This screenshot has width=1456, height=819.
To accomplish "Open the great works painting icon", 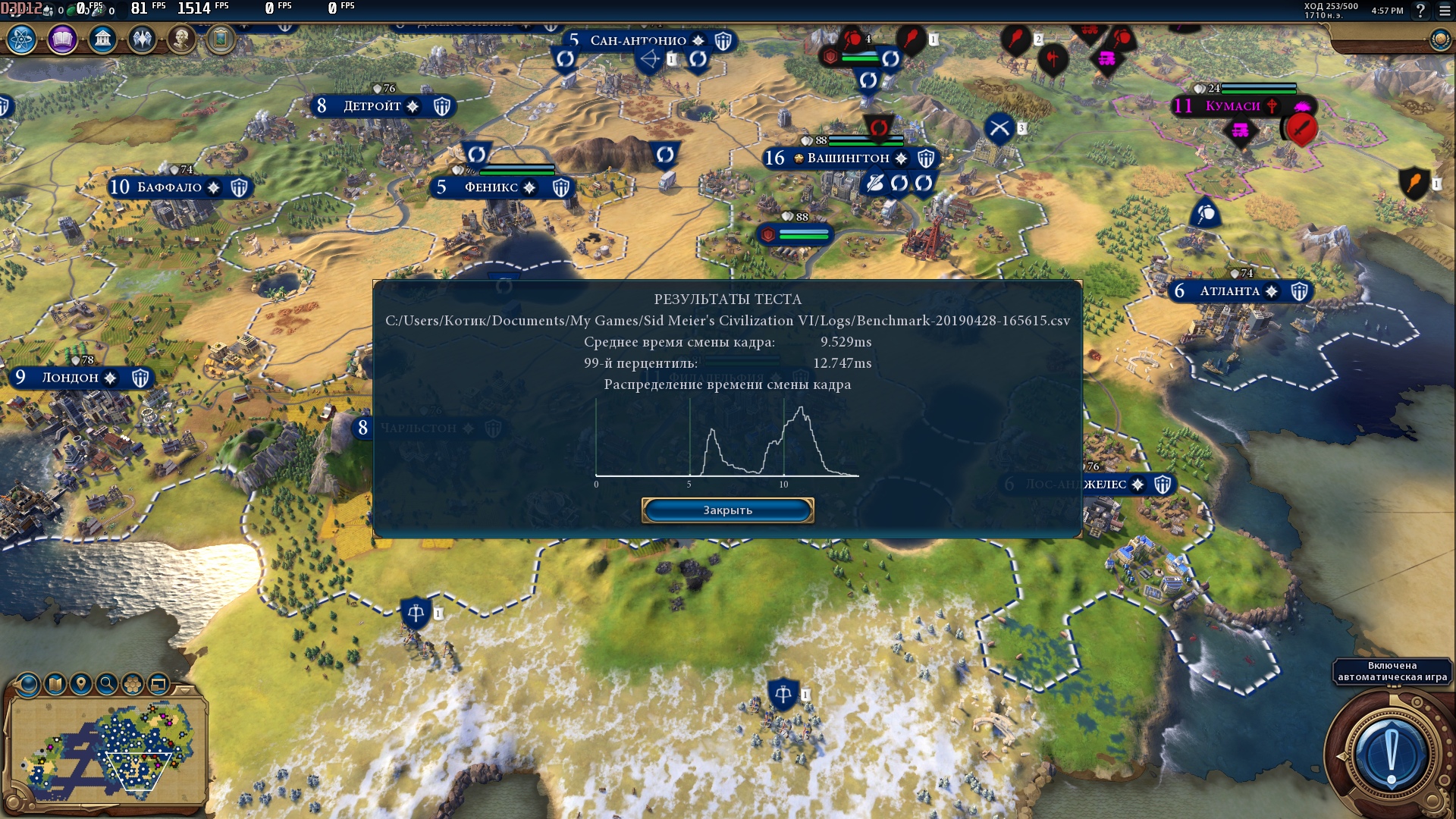I will (x=221, y=39).
